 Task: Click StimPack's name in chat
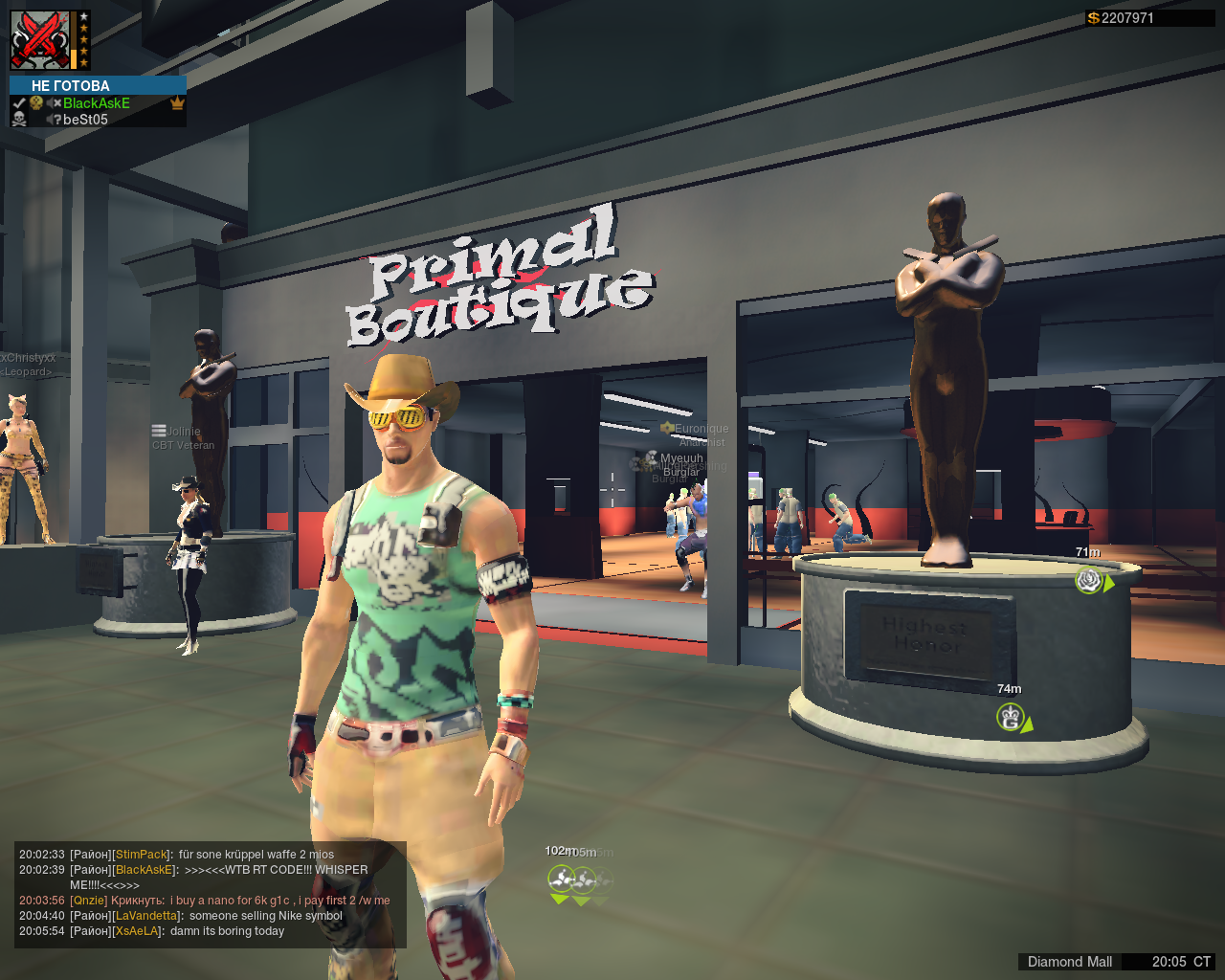(142, 855)
